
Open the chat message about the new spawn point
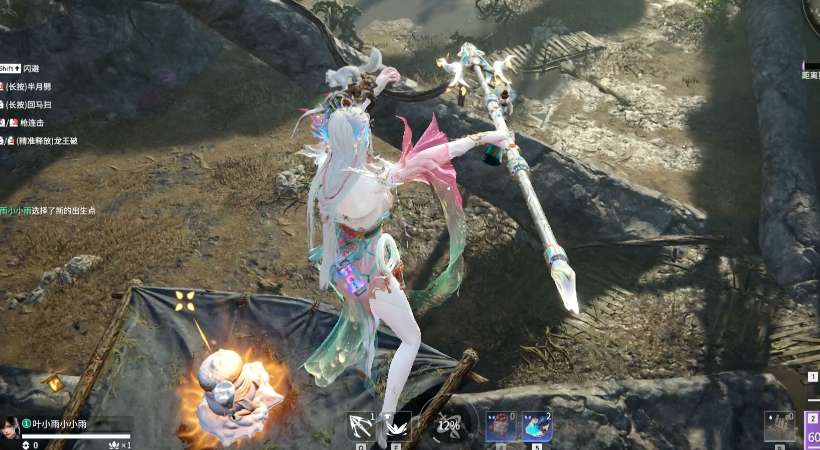pyautogui.click(x=48, y=211)
